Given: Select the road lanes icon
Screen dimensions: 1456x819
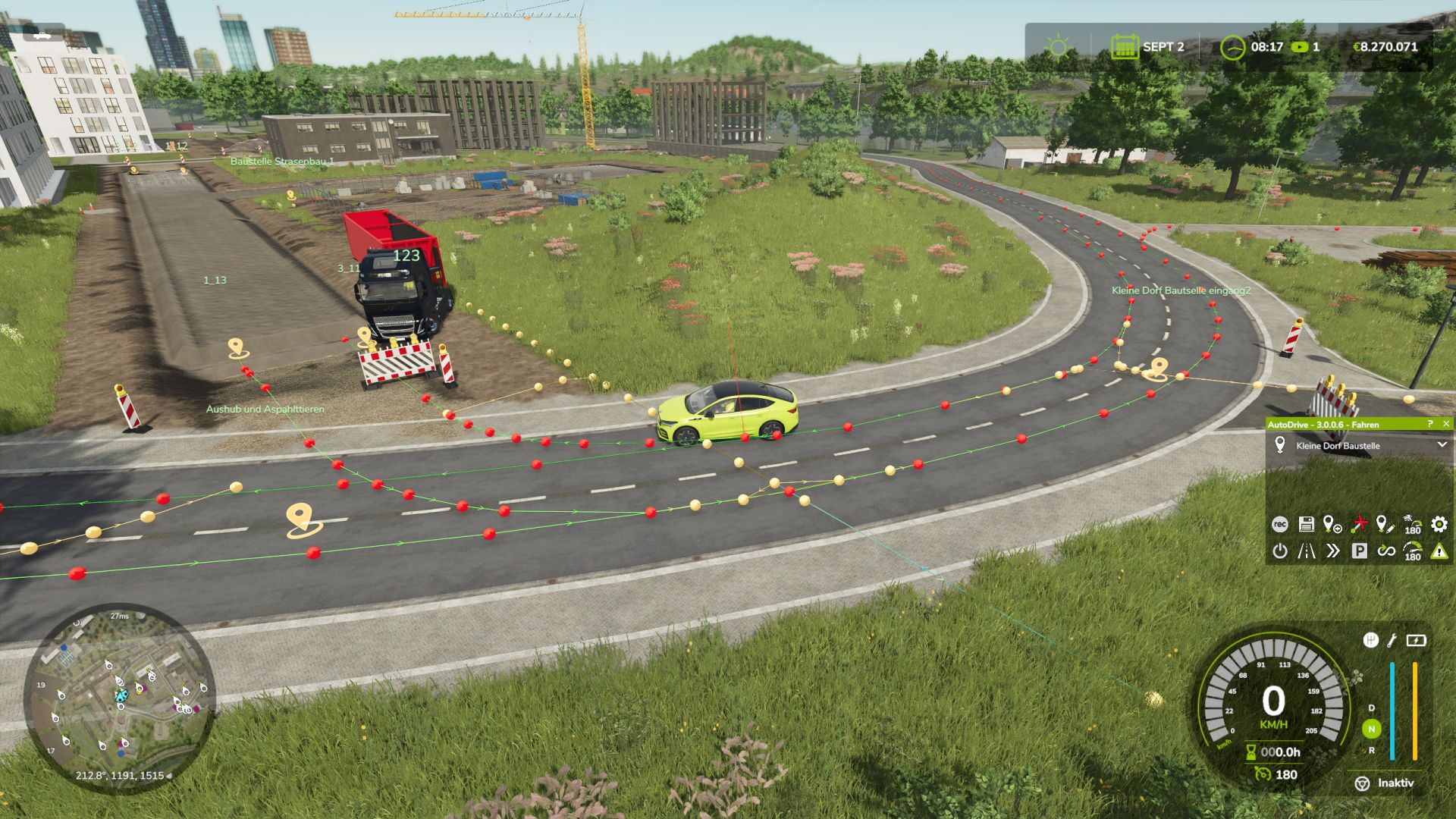Looking at the screenshot, I should [x=1306, y=551].
